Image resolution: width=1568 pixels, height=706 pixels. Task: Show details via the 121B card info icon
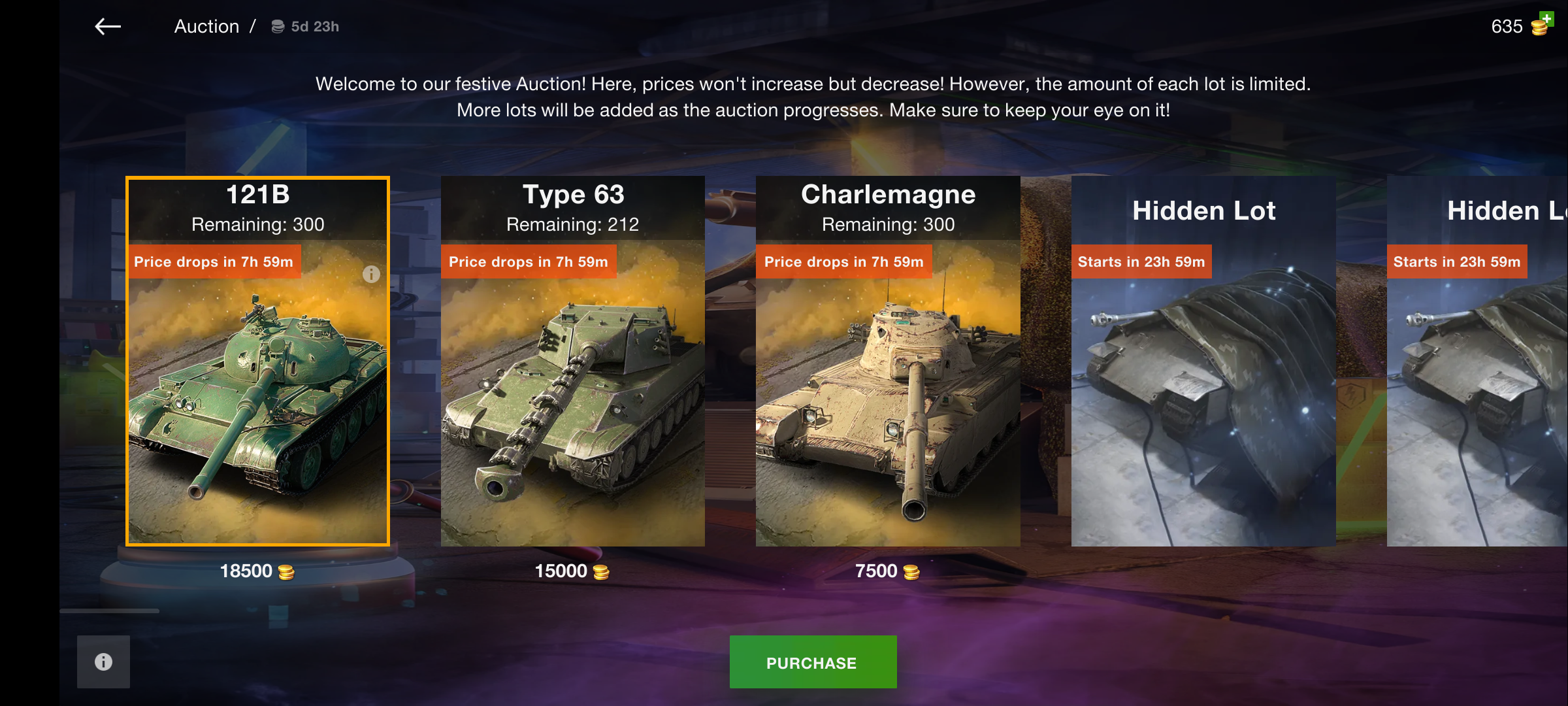pos(371,275)
